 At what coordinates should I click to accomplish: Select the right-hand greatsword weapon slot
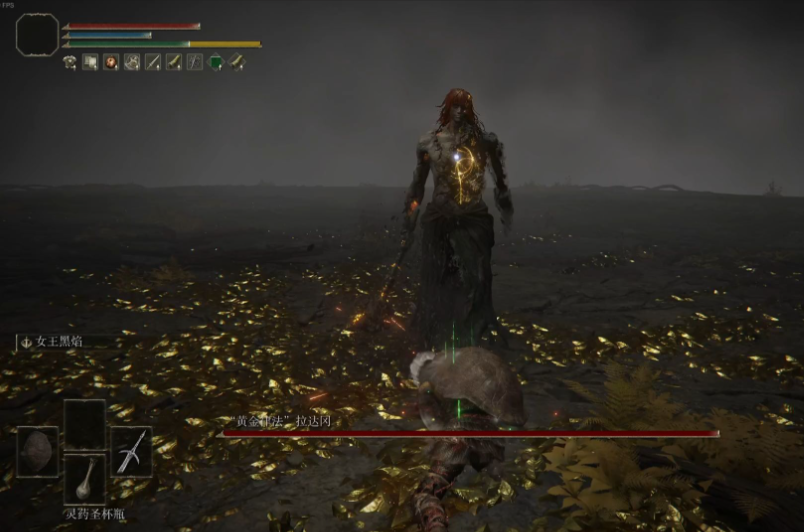pyautogui.click(x=131, y=451)
